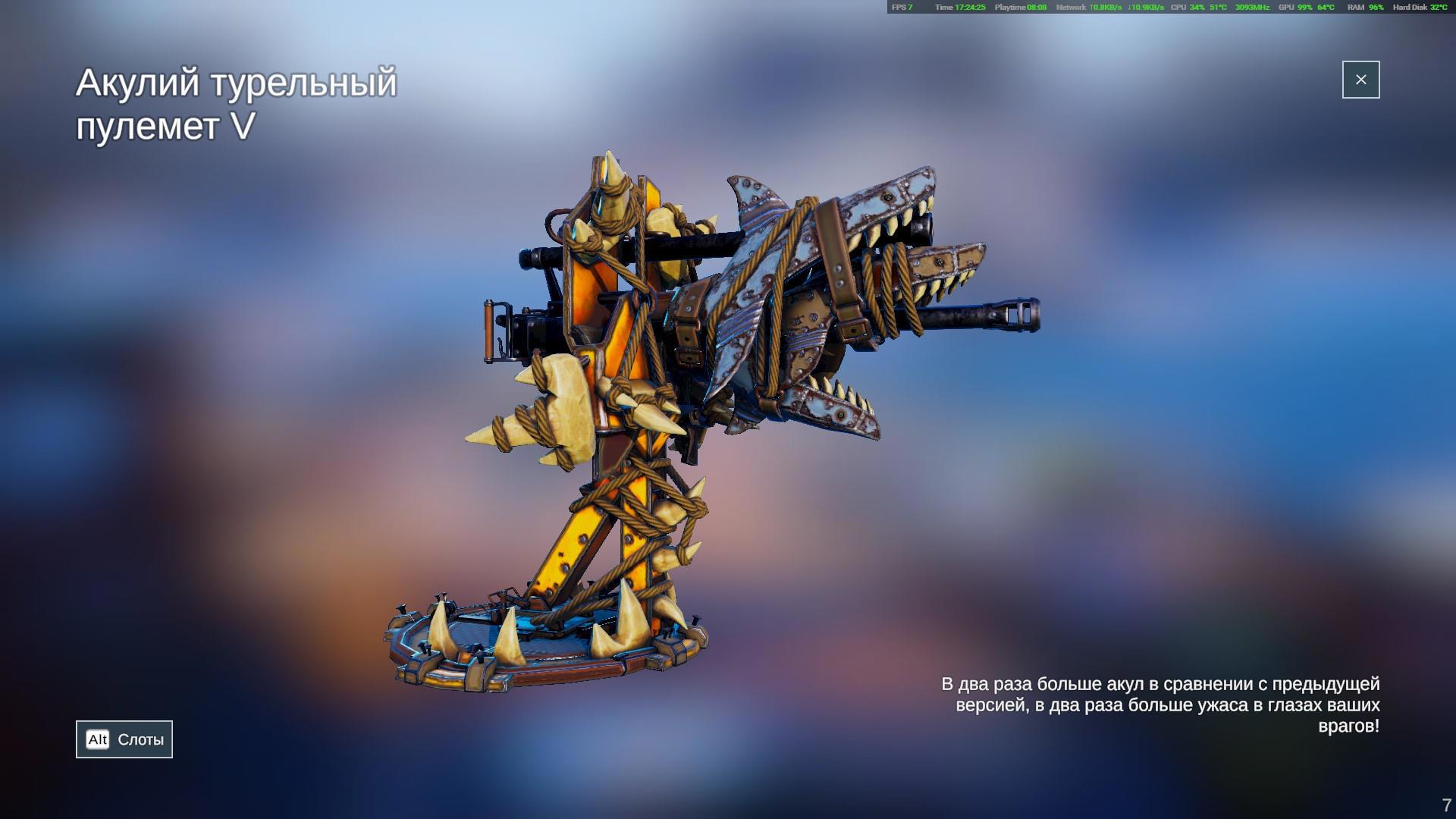Open the Слоты button
Viewport: 1456px width, 819px height.
coord(124,739)
